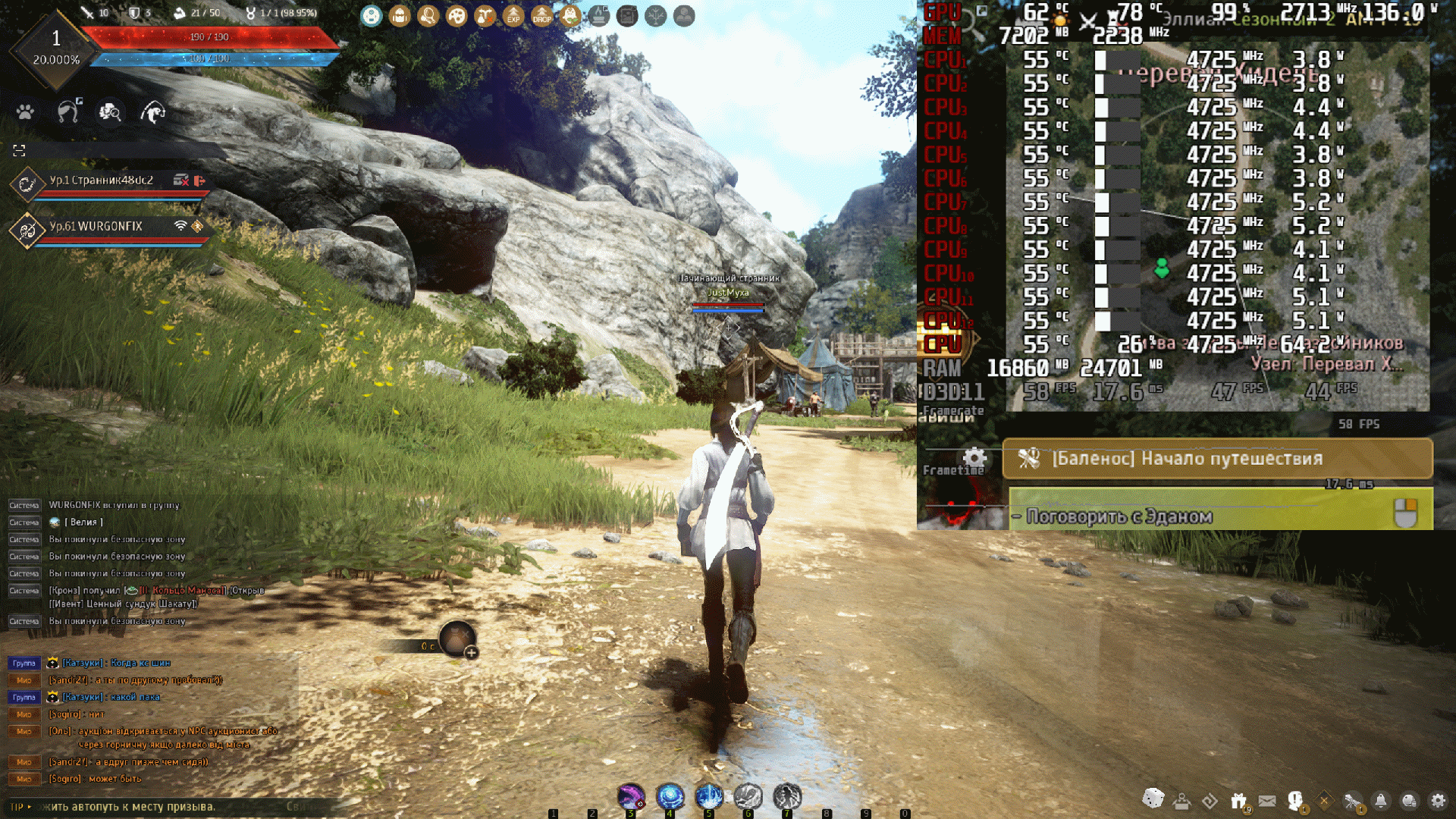Roll the white dice icon

coord(1153,799)
